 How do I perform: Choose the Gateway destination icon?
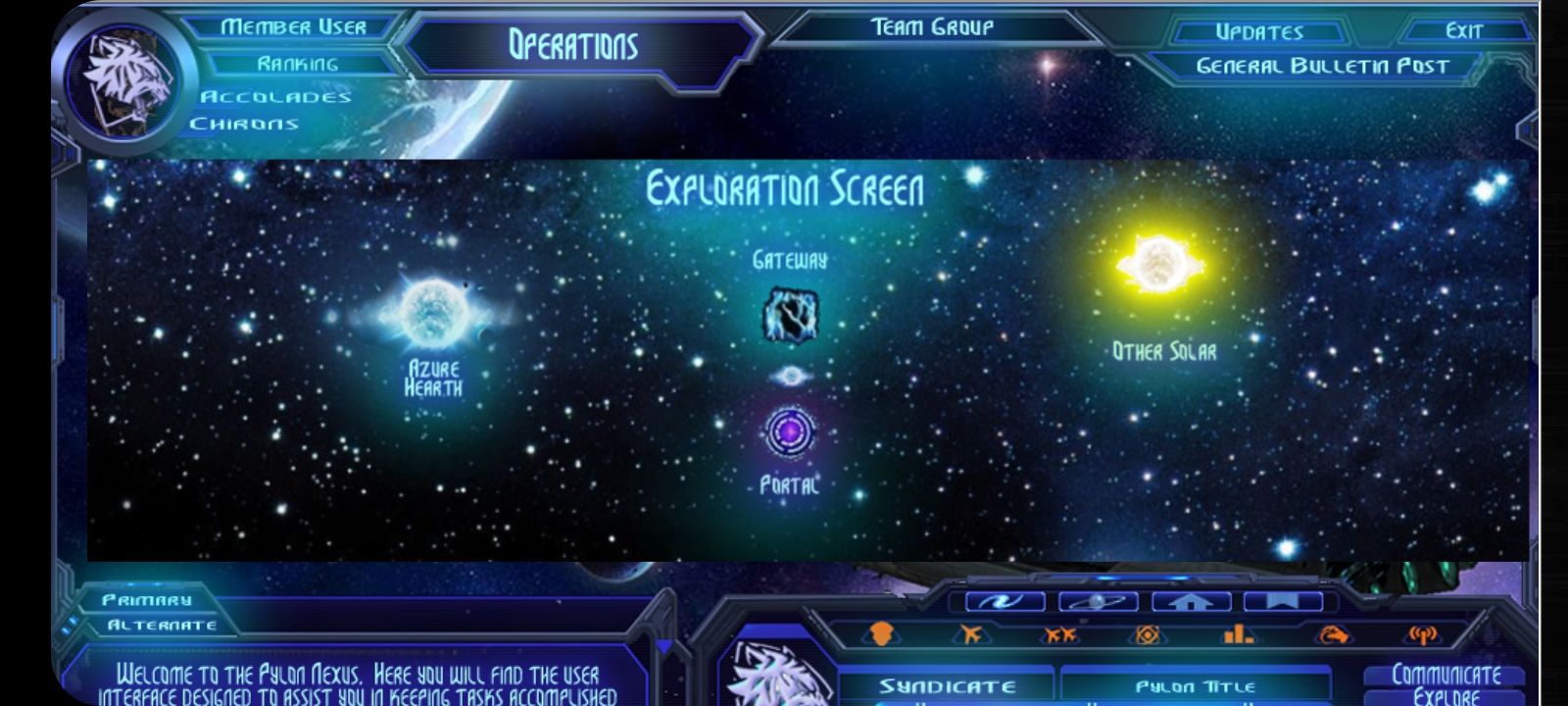click(x=790, y=315)
